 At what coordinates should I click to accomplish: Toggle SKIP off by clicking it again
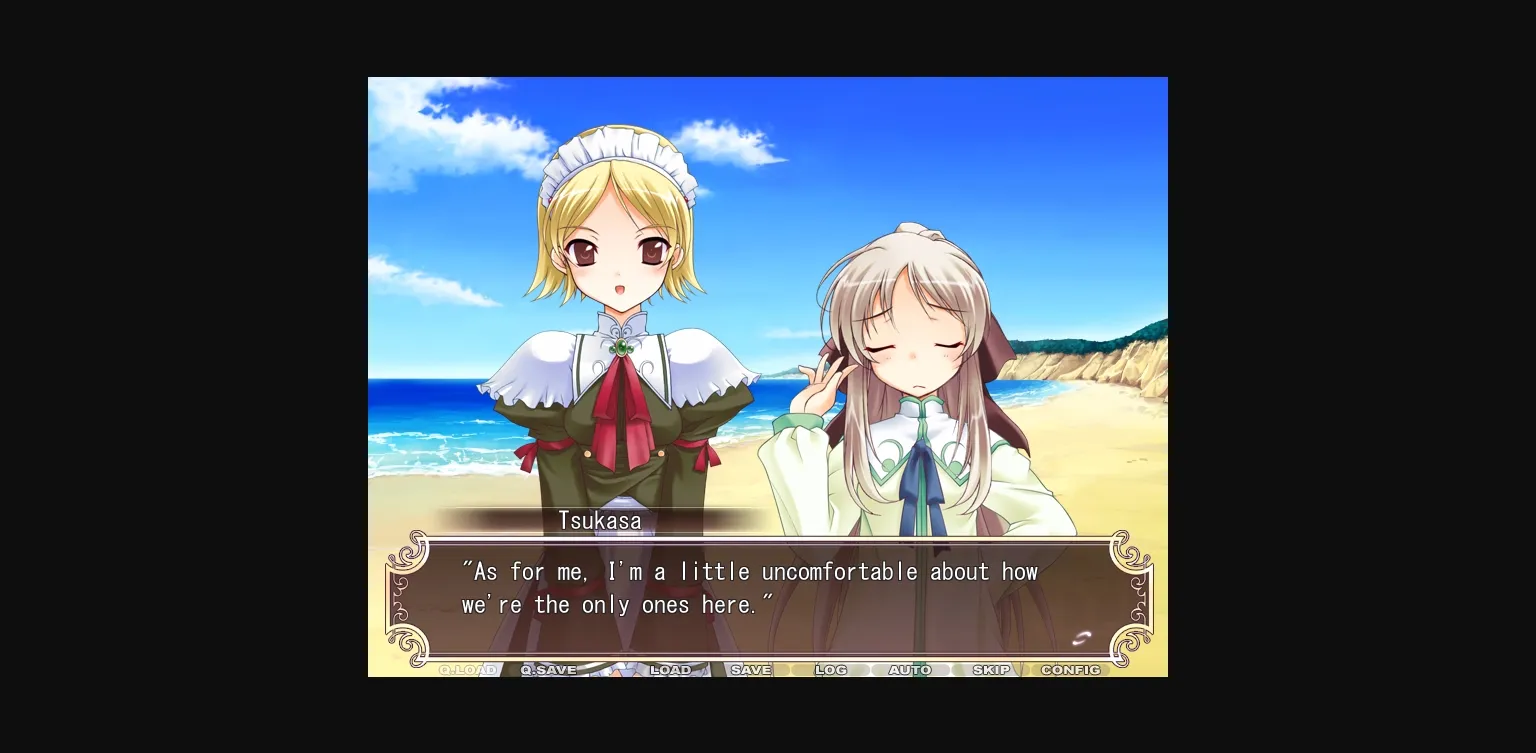(x=990, y=670)
